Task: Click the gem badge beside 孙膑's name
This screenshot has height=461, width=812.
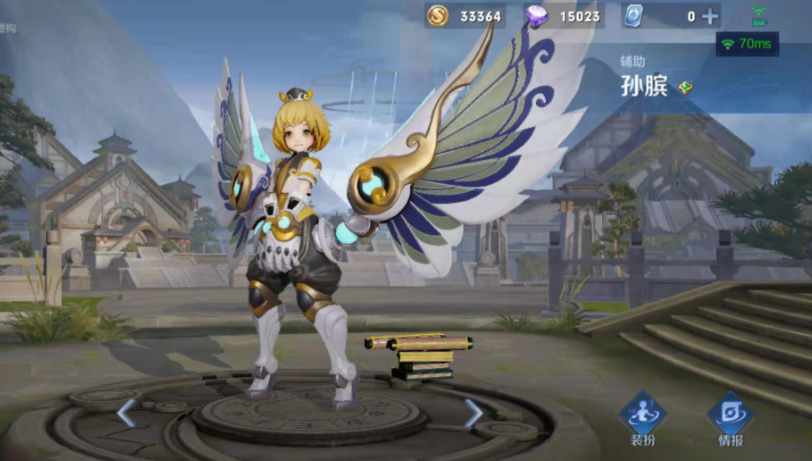Action: point(686,87)
